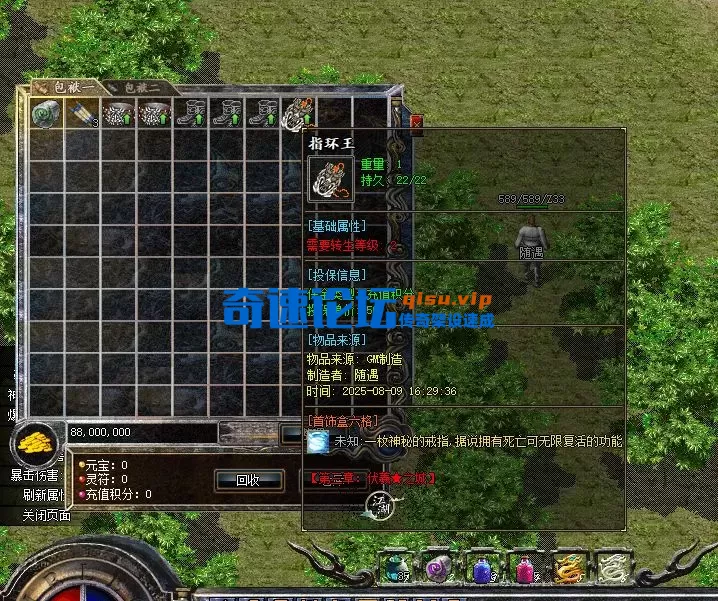718x601 pixels.
Task: Close the bag with the red X
Action: (x=416, y=123)
